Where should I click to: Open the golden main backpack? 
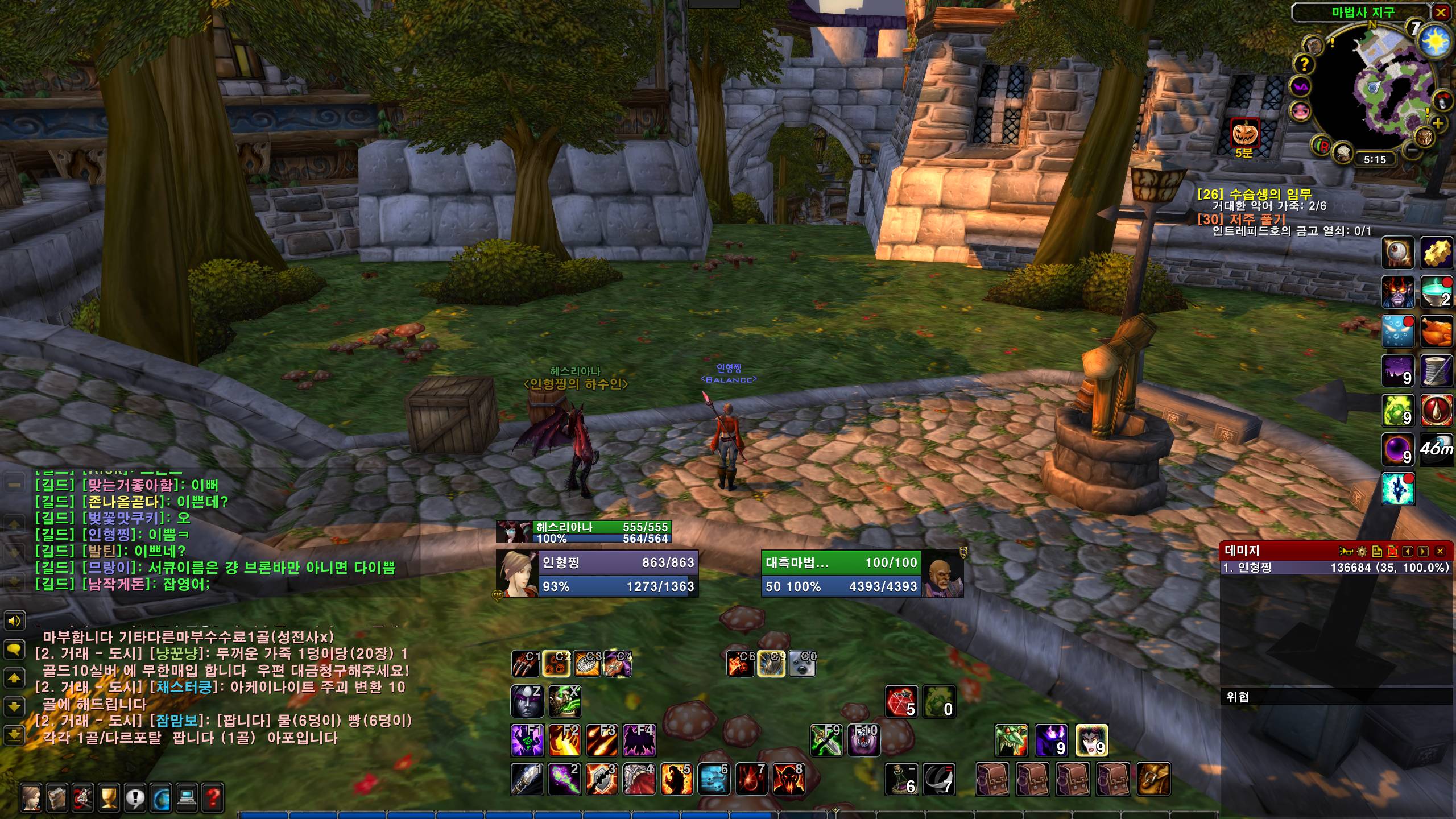1153,779
